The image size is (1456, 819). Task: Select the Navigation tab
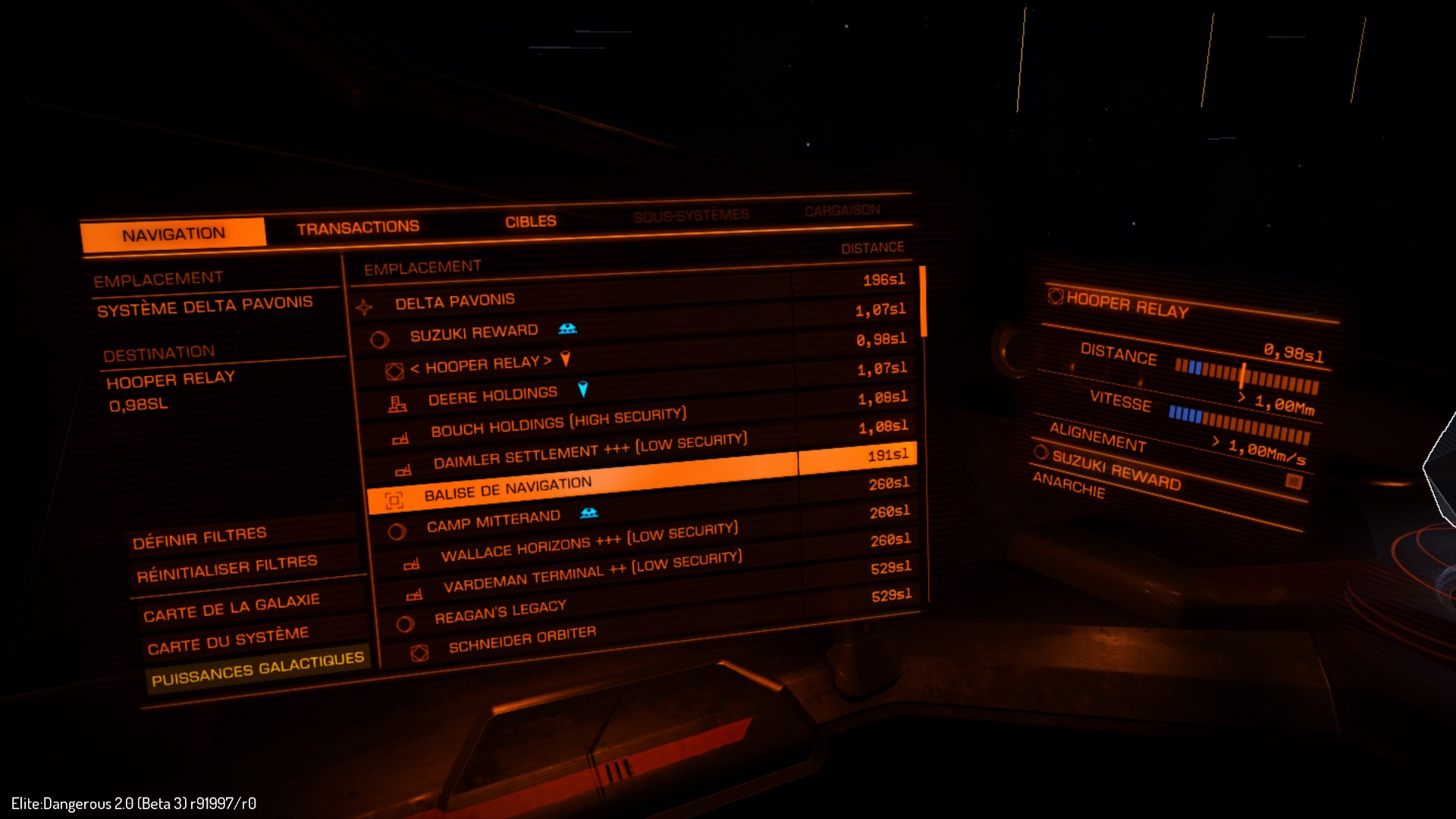[174, 234]
